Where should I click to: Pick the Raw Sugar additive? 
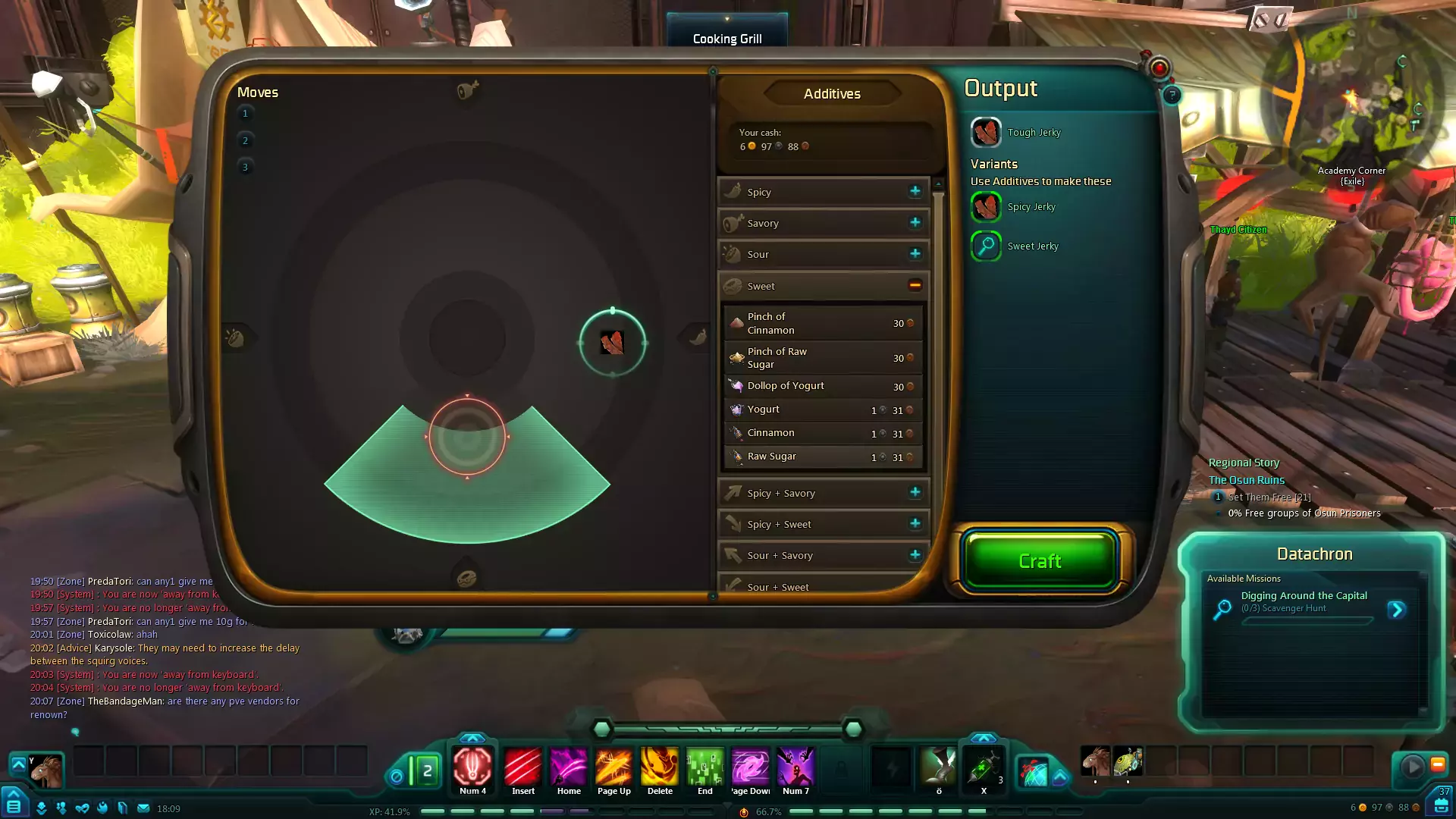823,457
